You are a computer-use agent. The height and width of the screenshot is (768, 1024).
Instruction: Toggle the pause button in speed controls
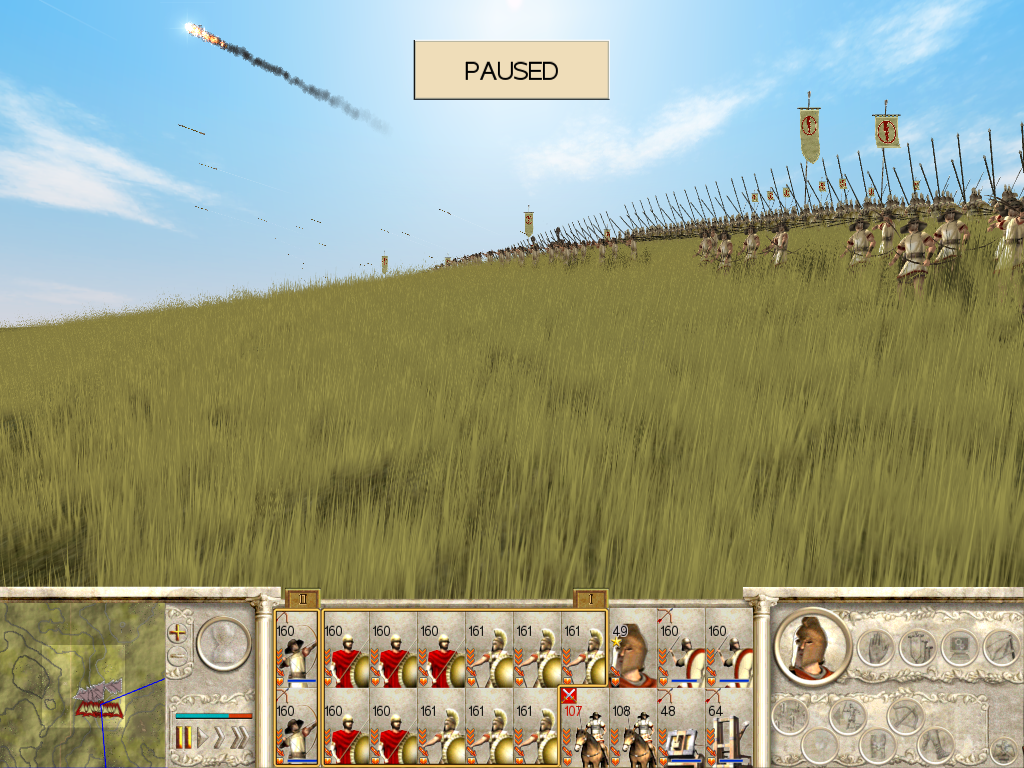point(184,739)
